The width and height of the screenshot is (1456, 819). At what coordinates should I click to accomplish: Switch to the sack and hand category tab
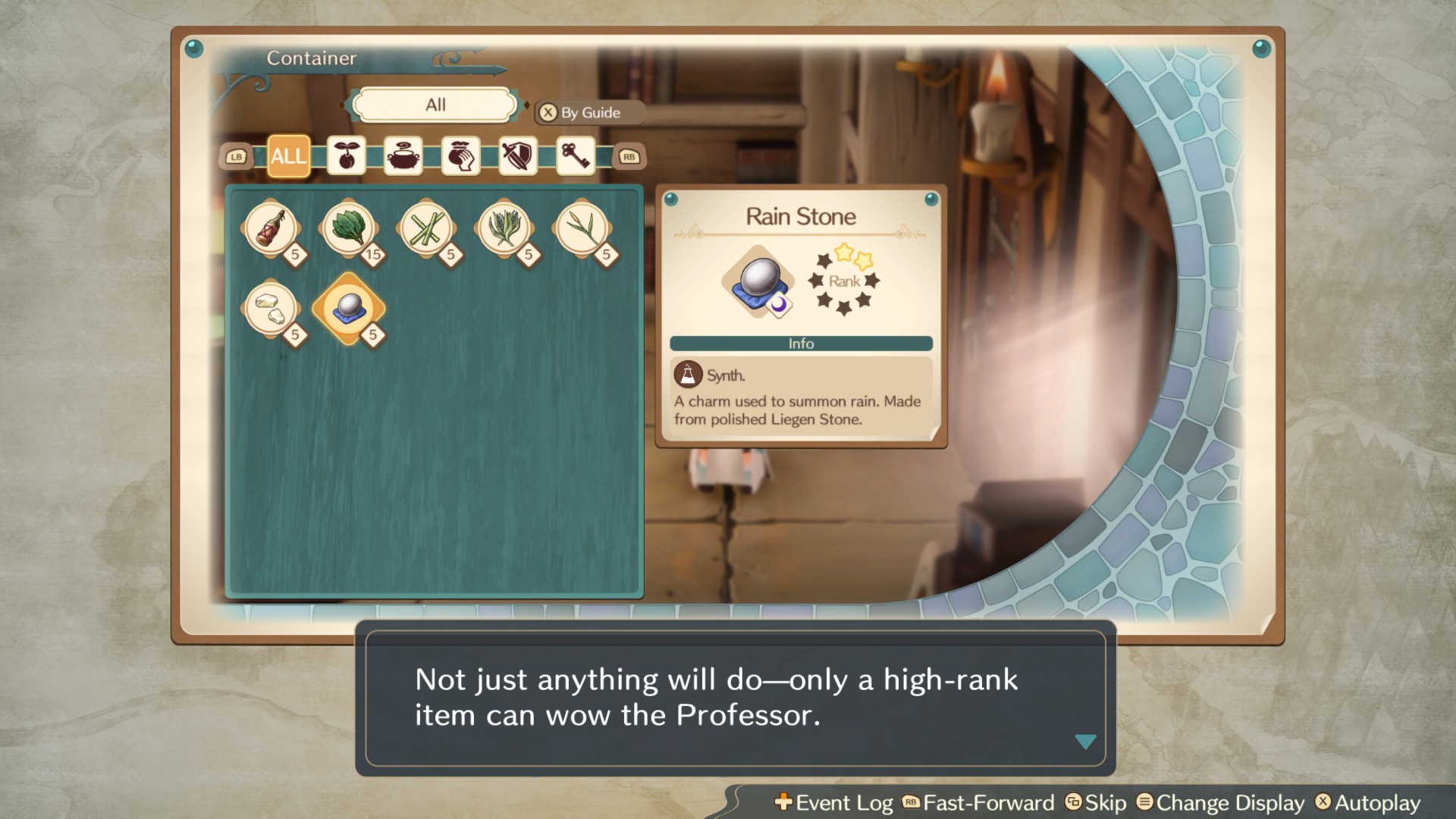[460, 156]
